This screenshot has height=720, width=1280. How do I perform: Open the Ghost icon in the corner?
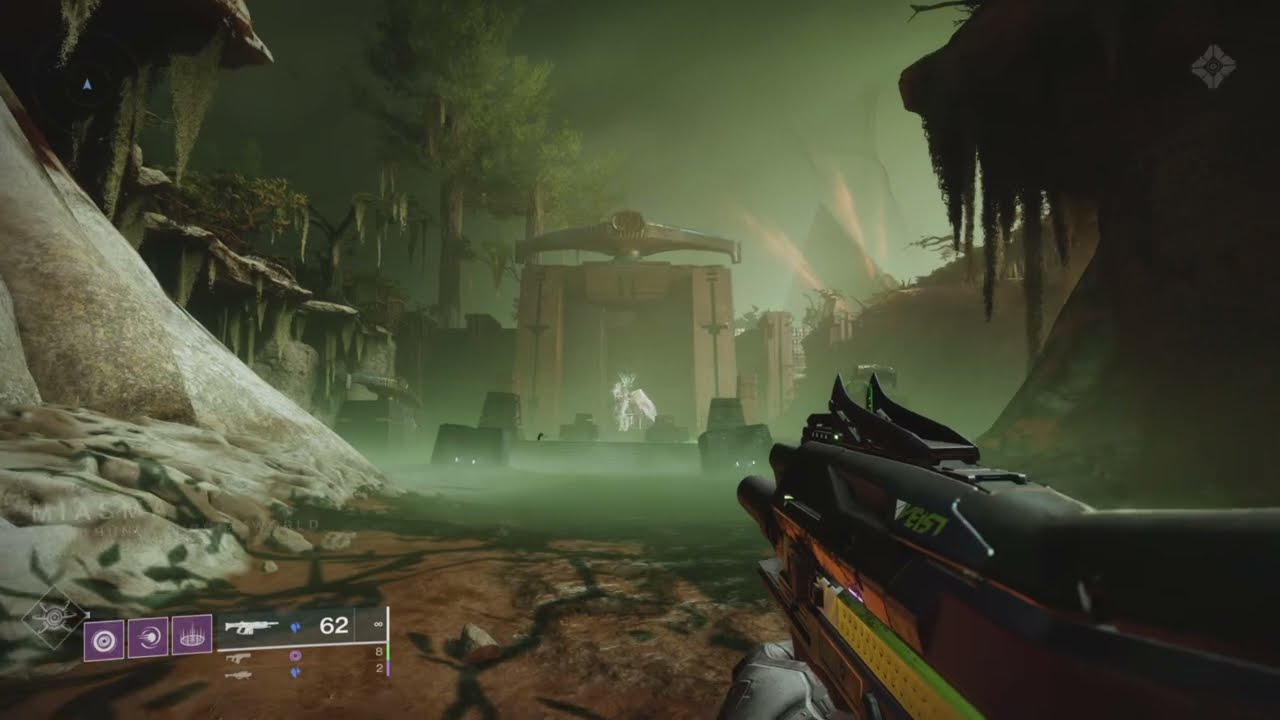[x=1212, y=66]
